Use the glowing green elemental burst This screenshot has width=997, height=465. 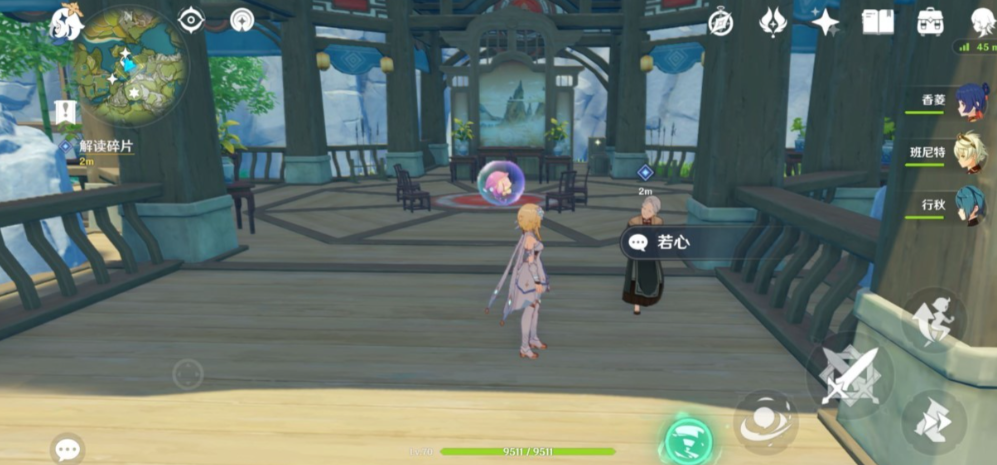(689, 440)
